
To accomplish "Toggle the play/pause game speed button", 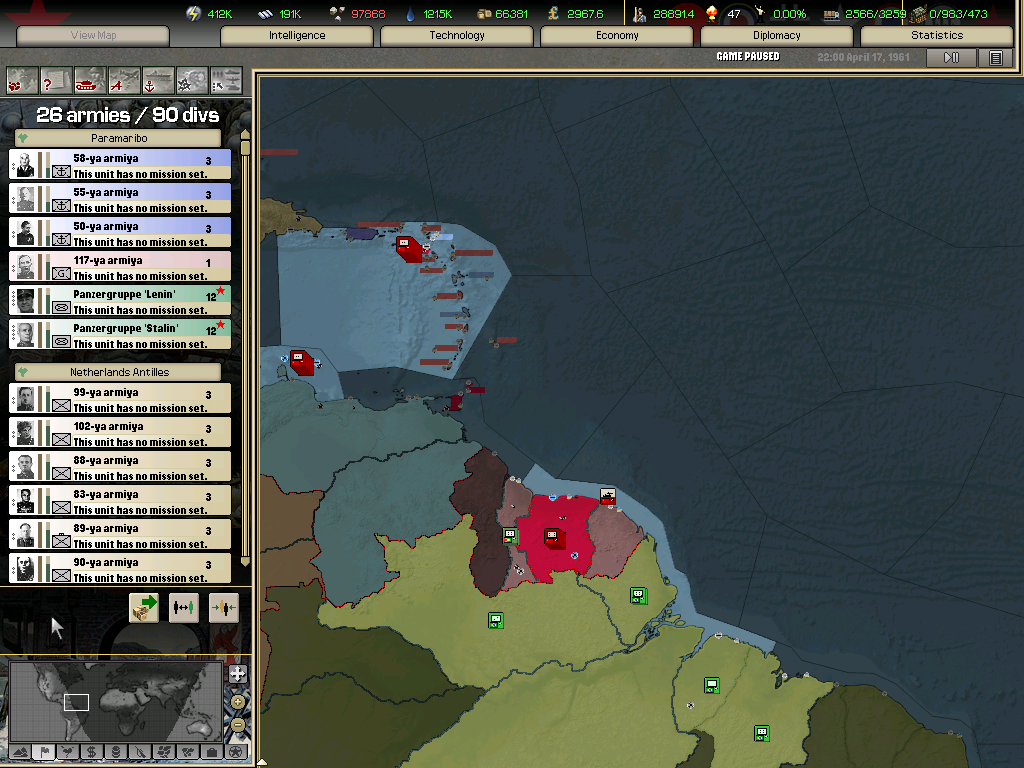I will (x=951, y=58).
